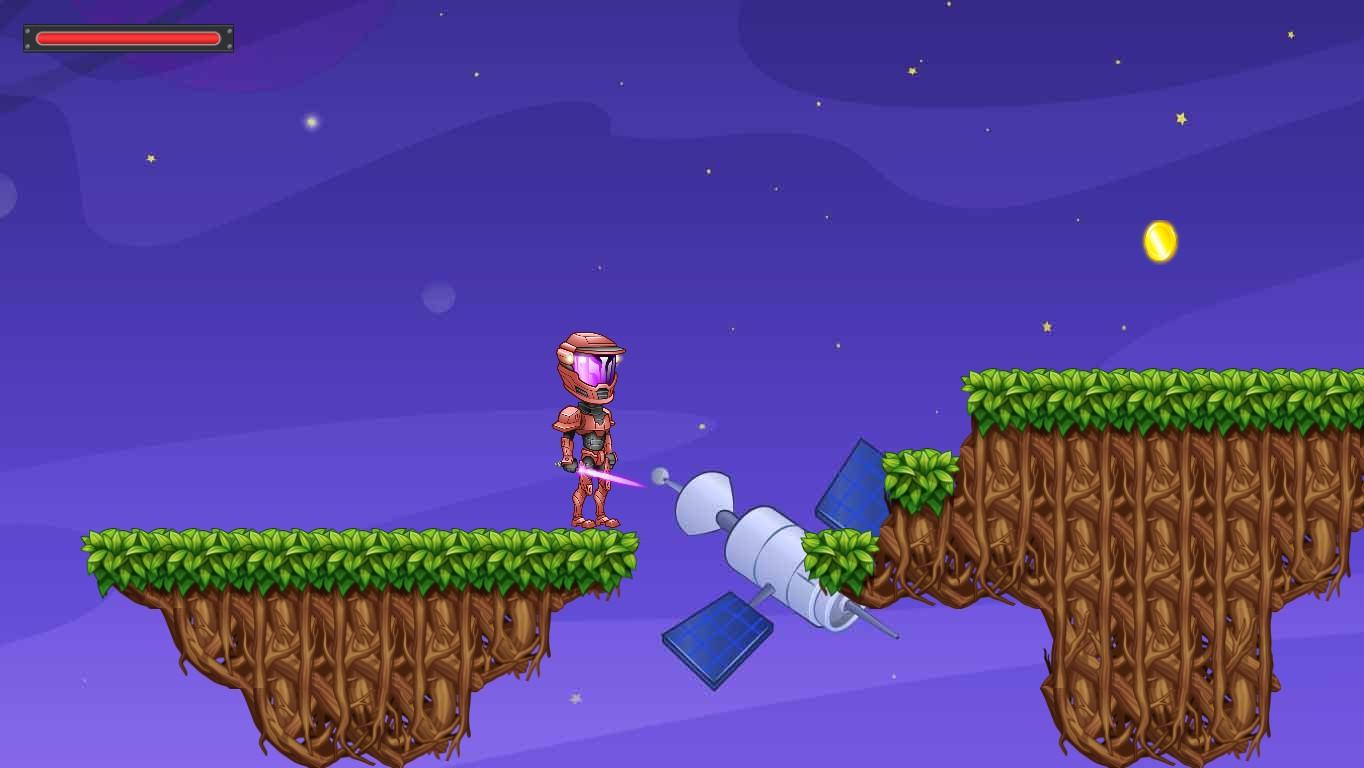Viewport: 1364px width, 768px height.
Task: Click the robot character's helmet visor
Action: pos(590,368)
